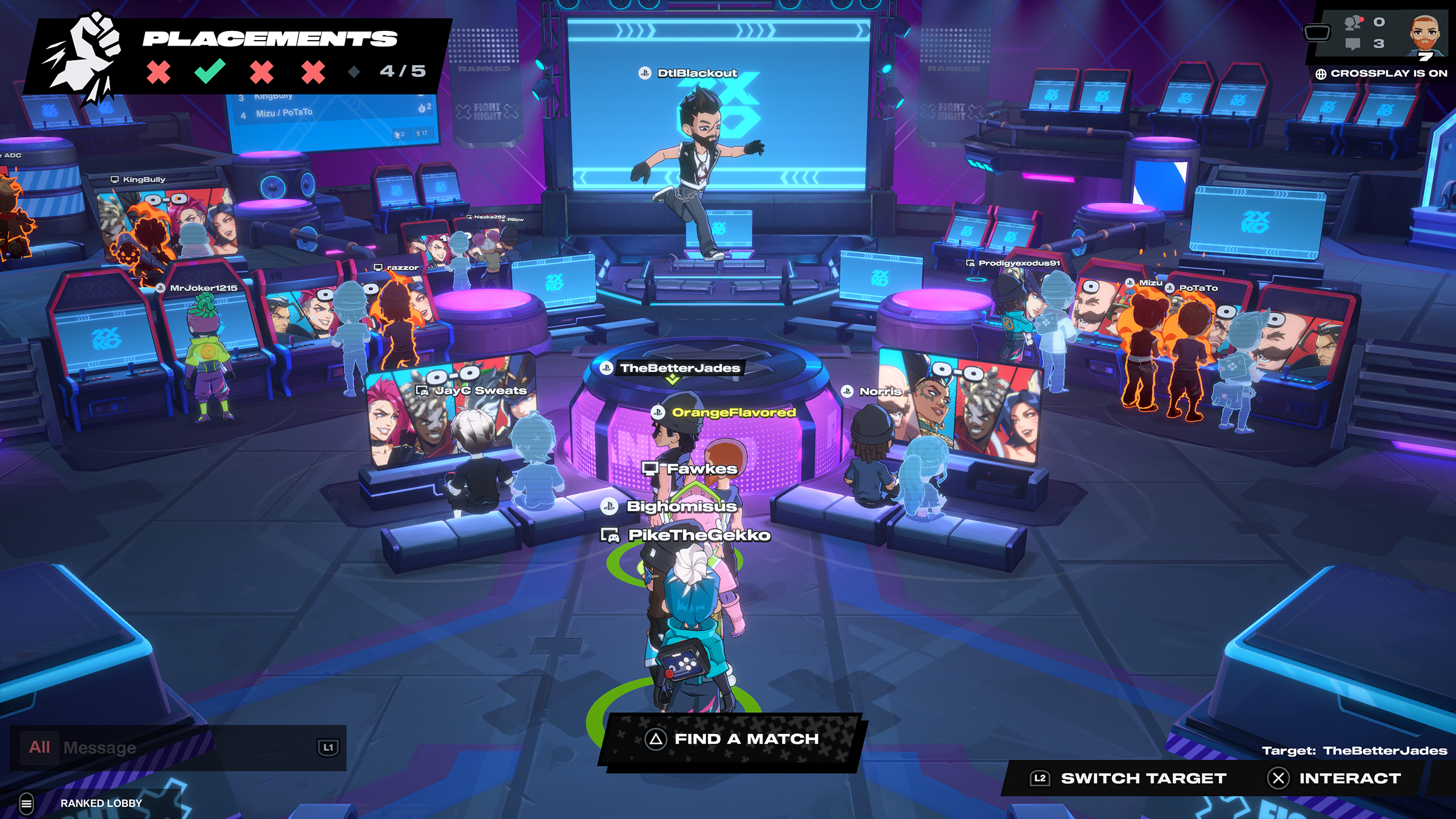Screen dimensions: 1456x819
Task: Open the Ranked Lobby menu label
Action: 101,803
